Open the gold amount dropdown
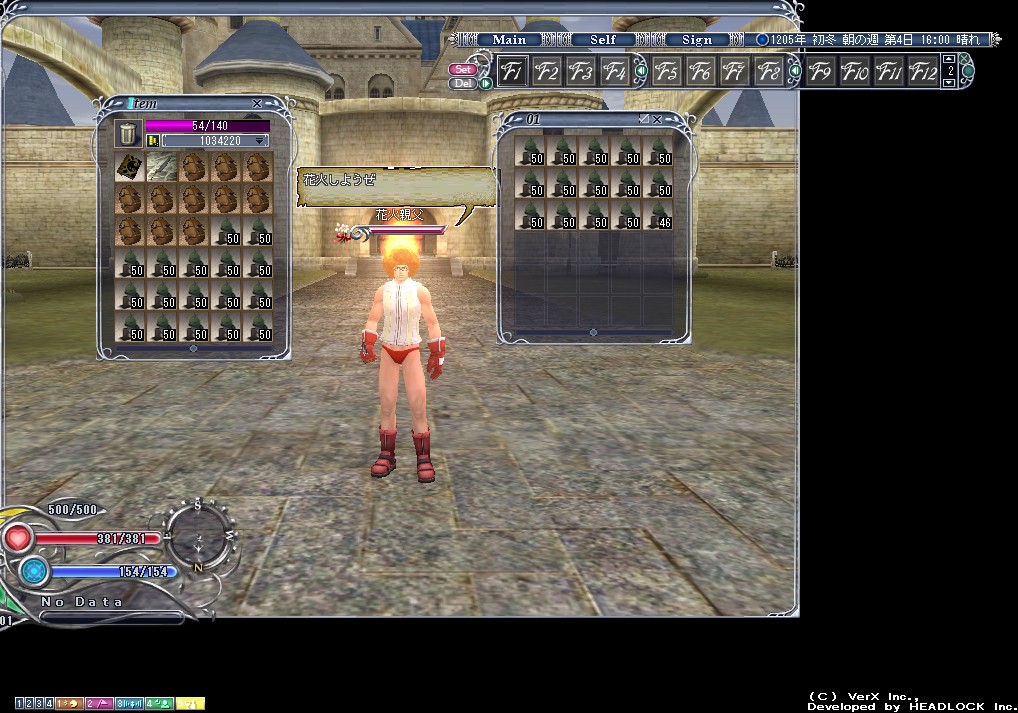Image resolution: width=1018 pixels, height=713 pixels. [x=261, y=142]
